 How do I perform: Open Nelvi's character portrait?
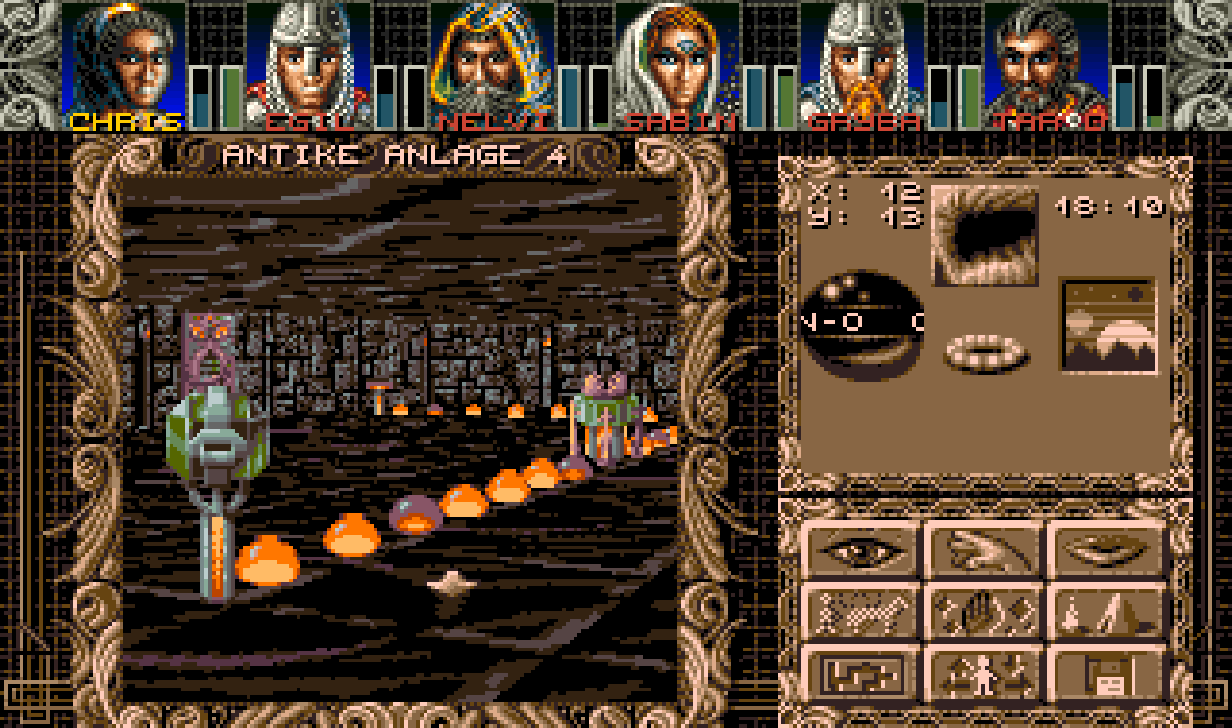[x=492, y=58]
